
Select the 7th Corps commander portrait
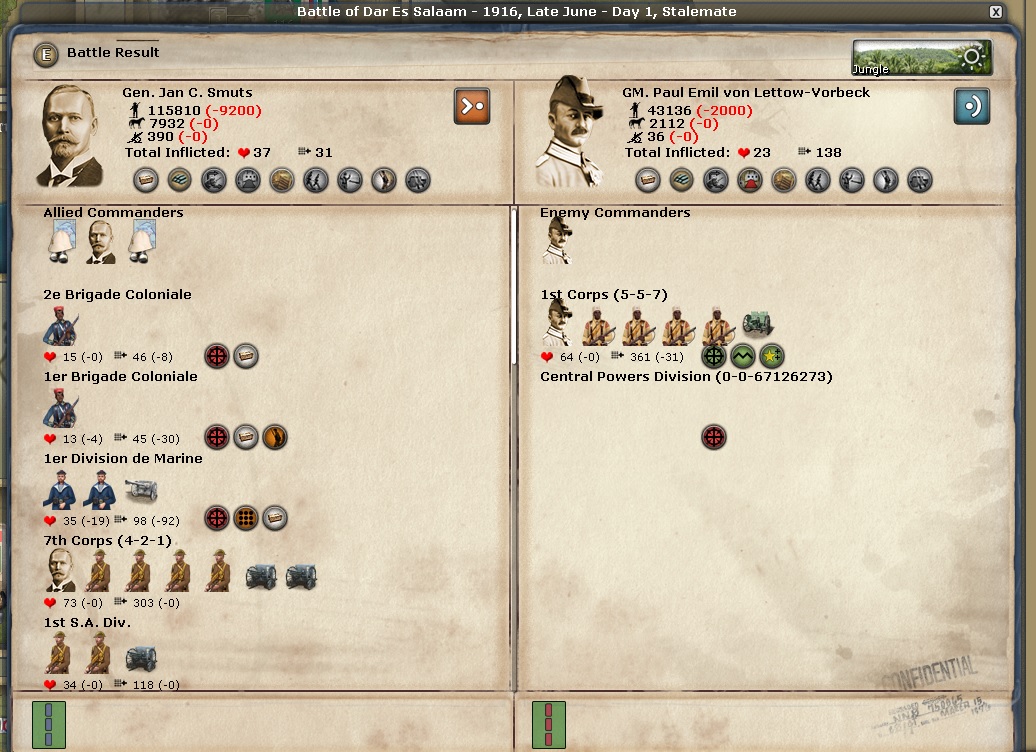62,571
